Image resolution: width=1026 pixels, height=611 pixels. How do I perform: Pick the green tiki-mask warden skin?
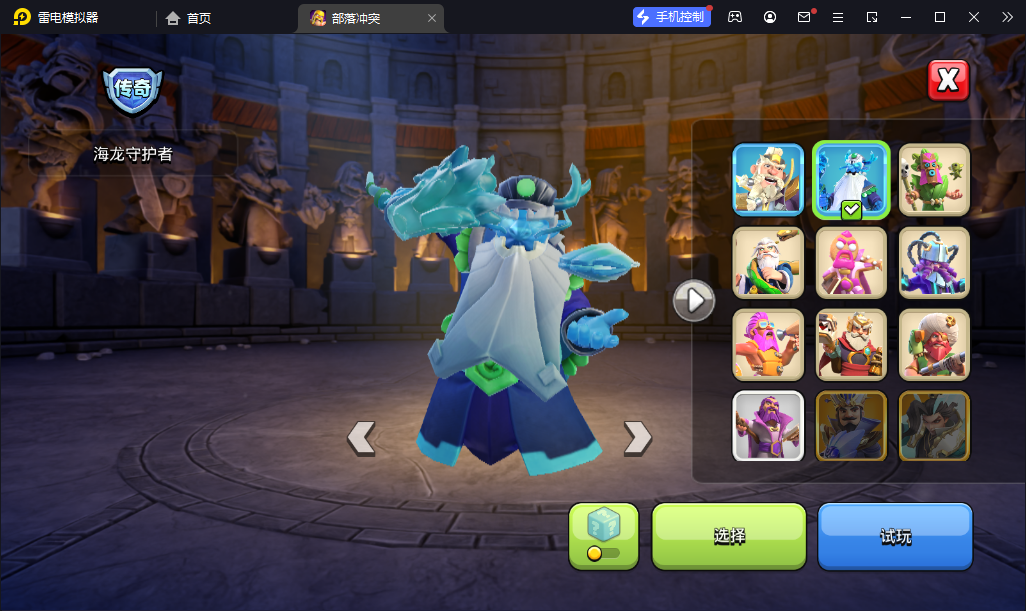[x=934, y=179]
